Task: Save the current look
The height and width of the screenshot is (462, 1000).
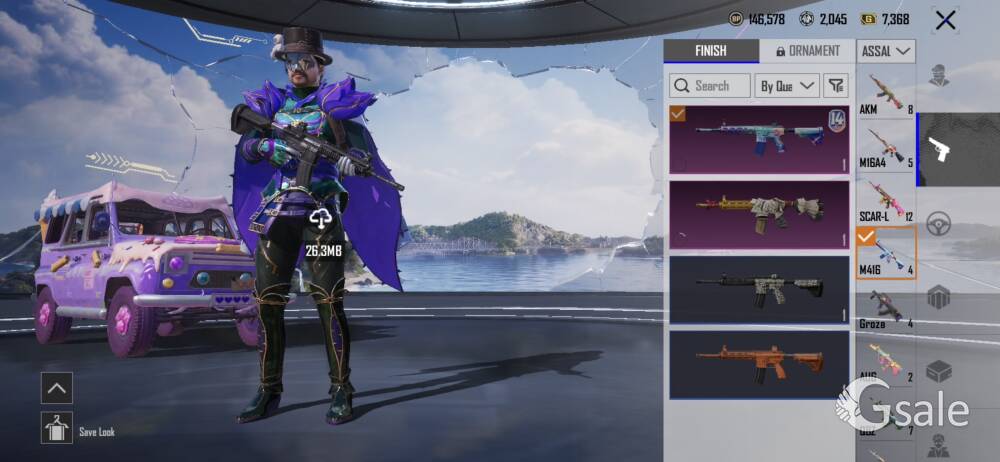Action: 57,428
